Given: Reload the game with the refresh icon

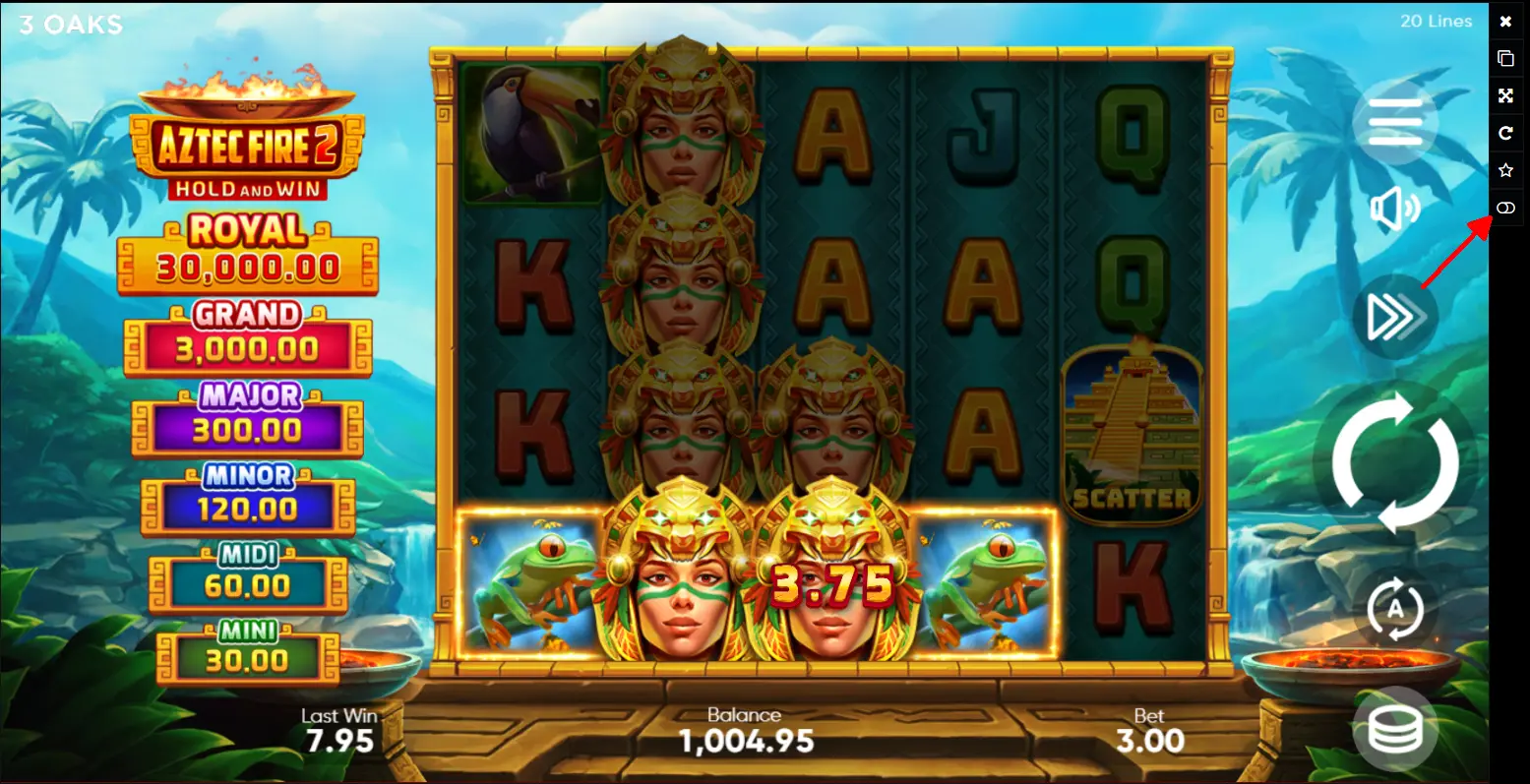Looking at the screenshot, I should tap(1505, 134).
